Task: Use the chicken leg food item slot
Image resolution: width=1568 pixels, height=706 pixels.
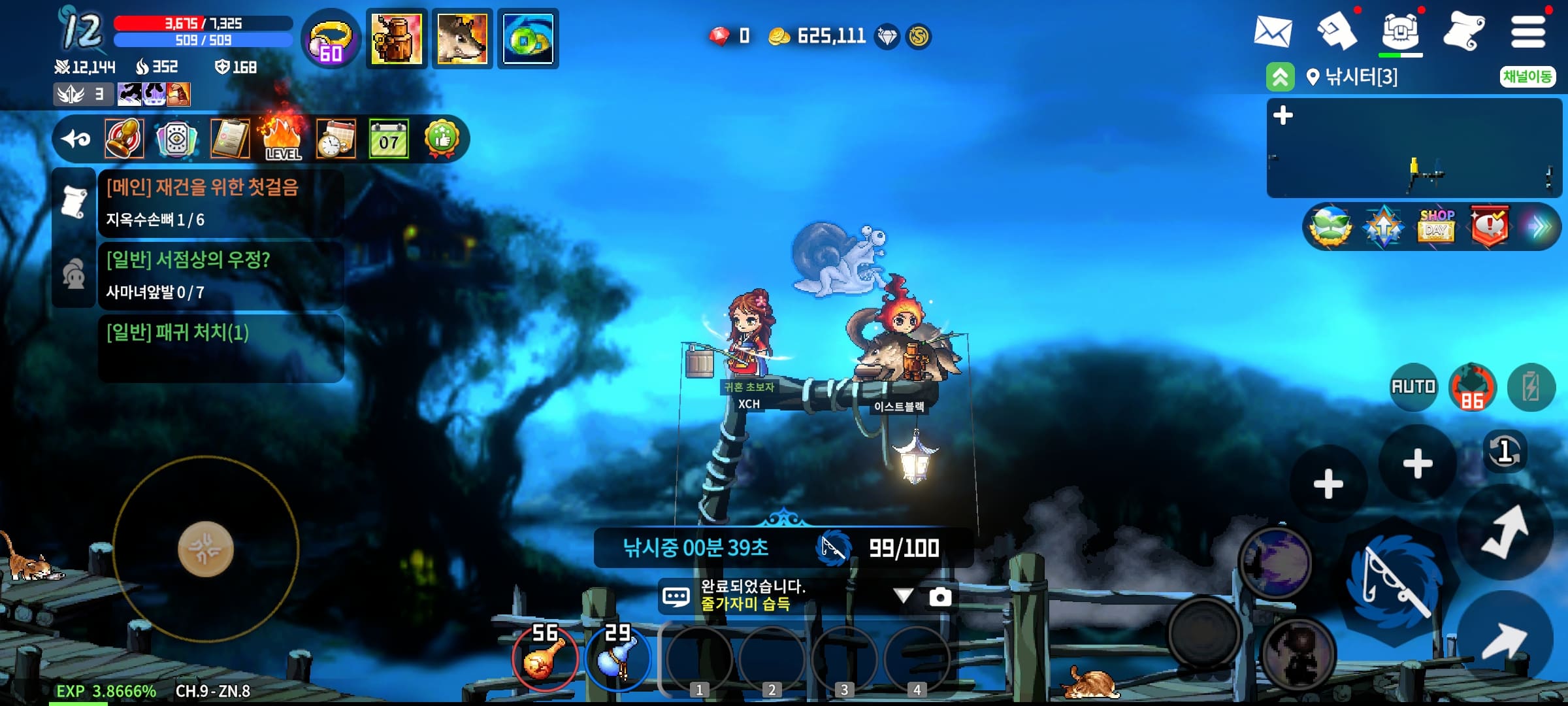Action: click(x=544, y=657)
